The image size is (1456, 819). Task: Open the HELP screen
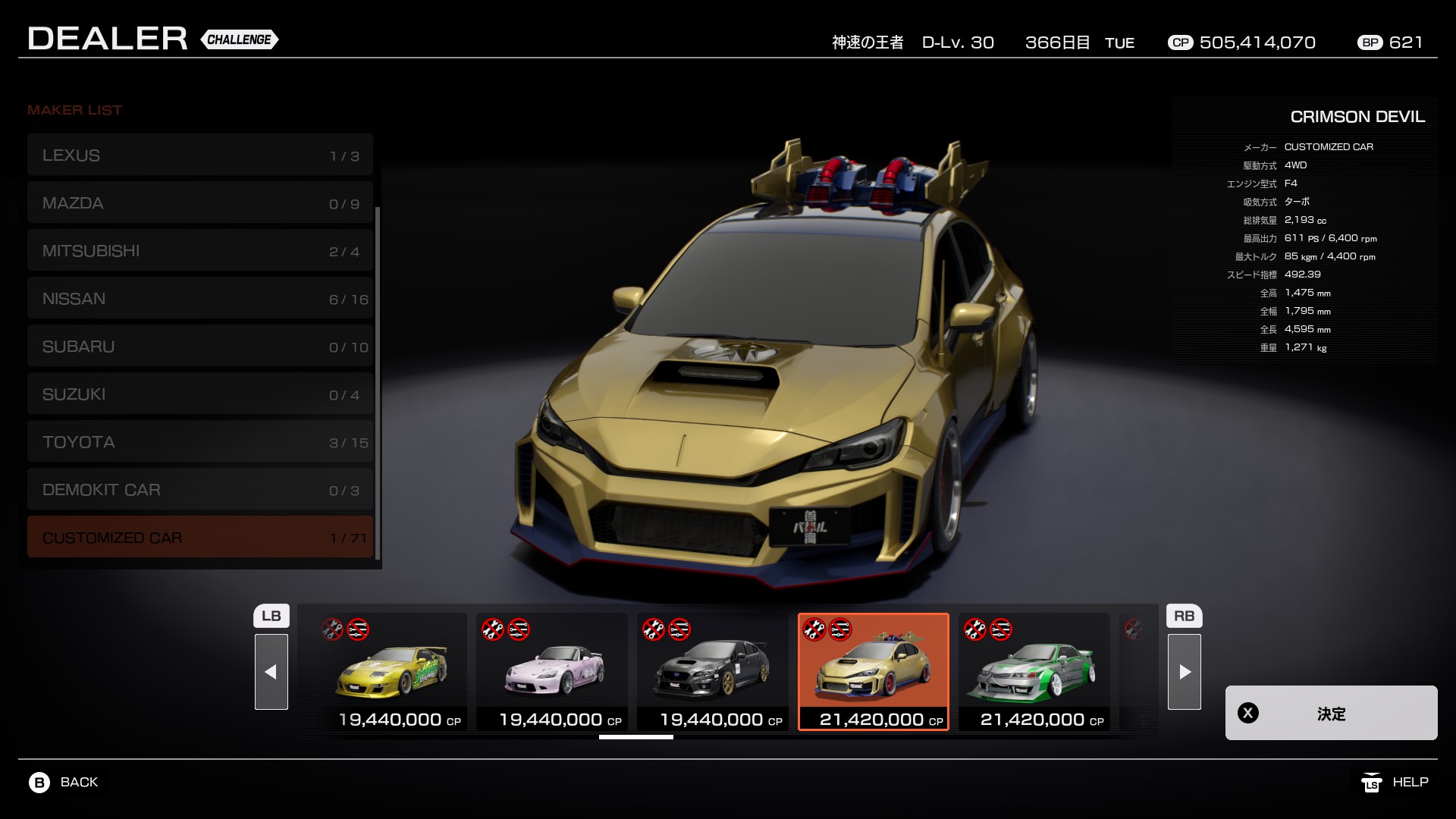1395,782
